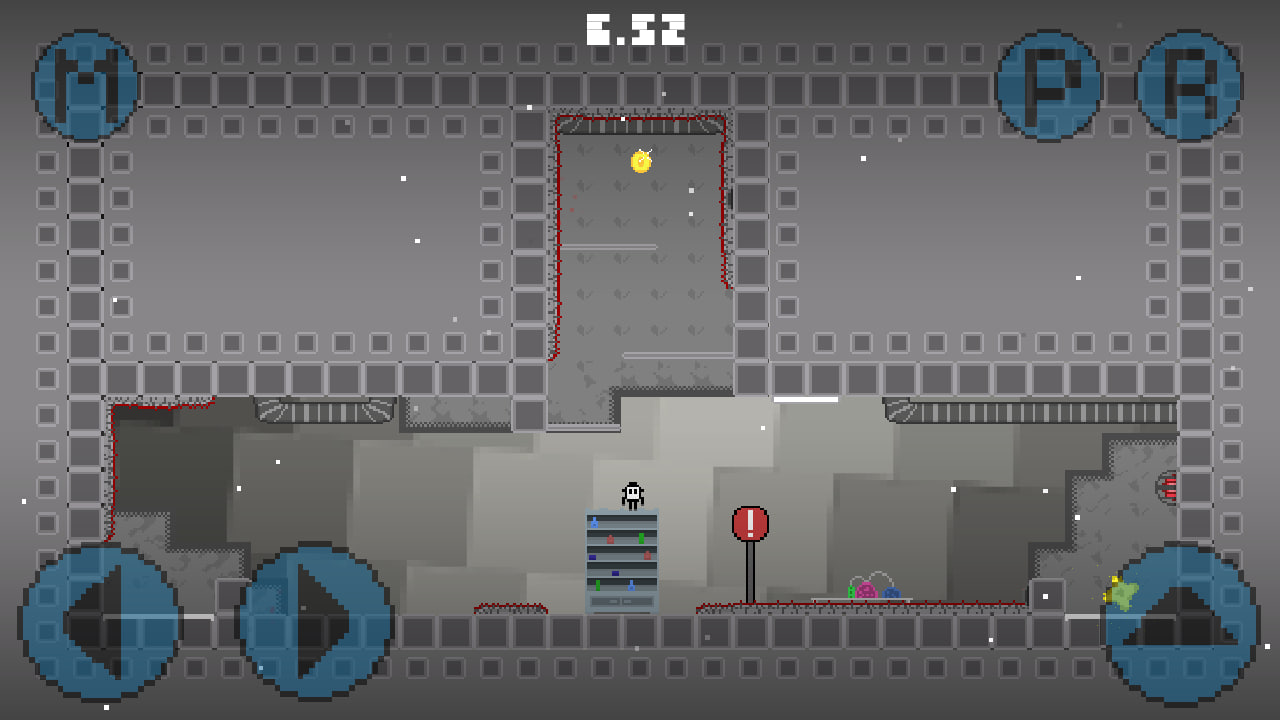Select the timer readout at top center
1280x720 pixels.
[636, 27]
